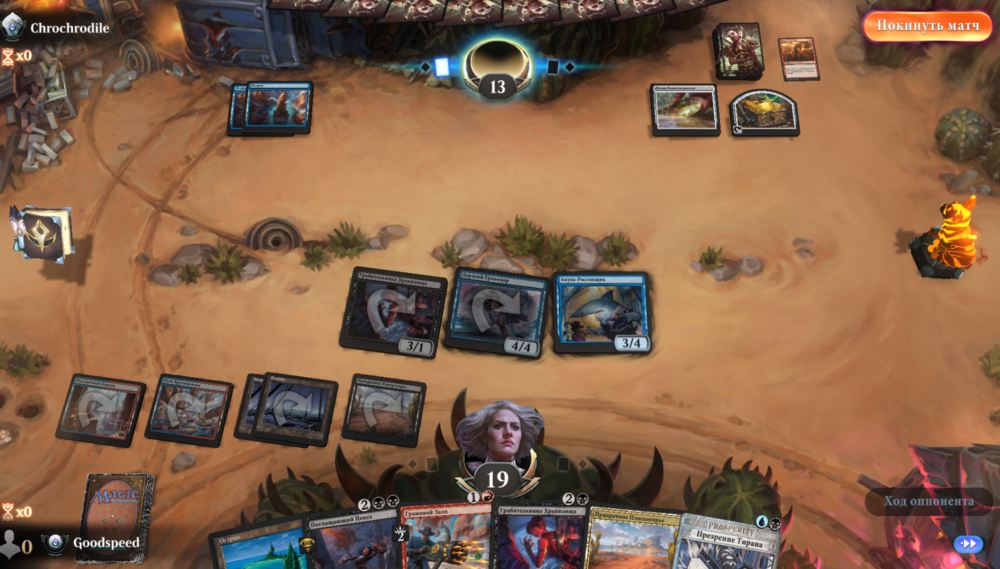Inspect the opponent's library deck pile

[x=739, y=50]
